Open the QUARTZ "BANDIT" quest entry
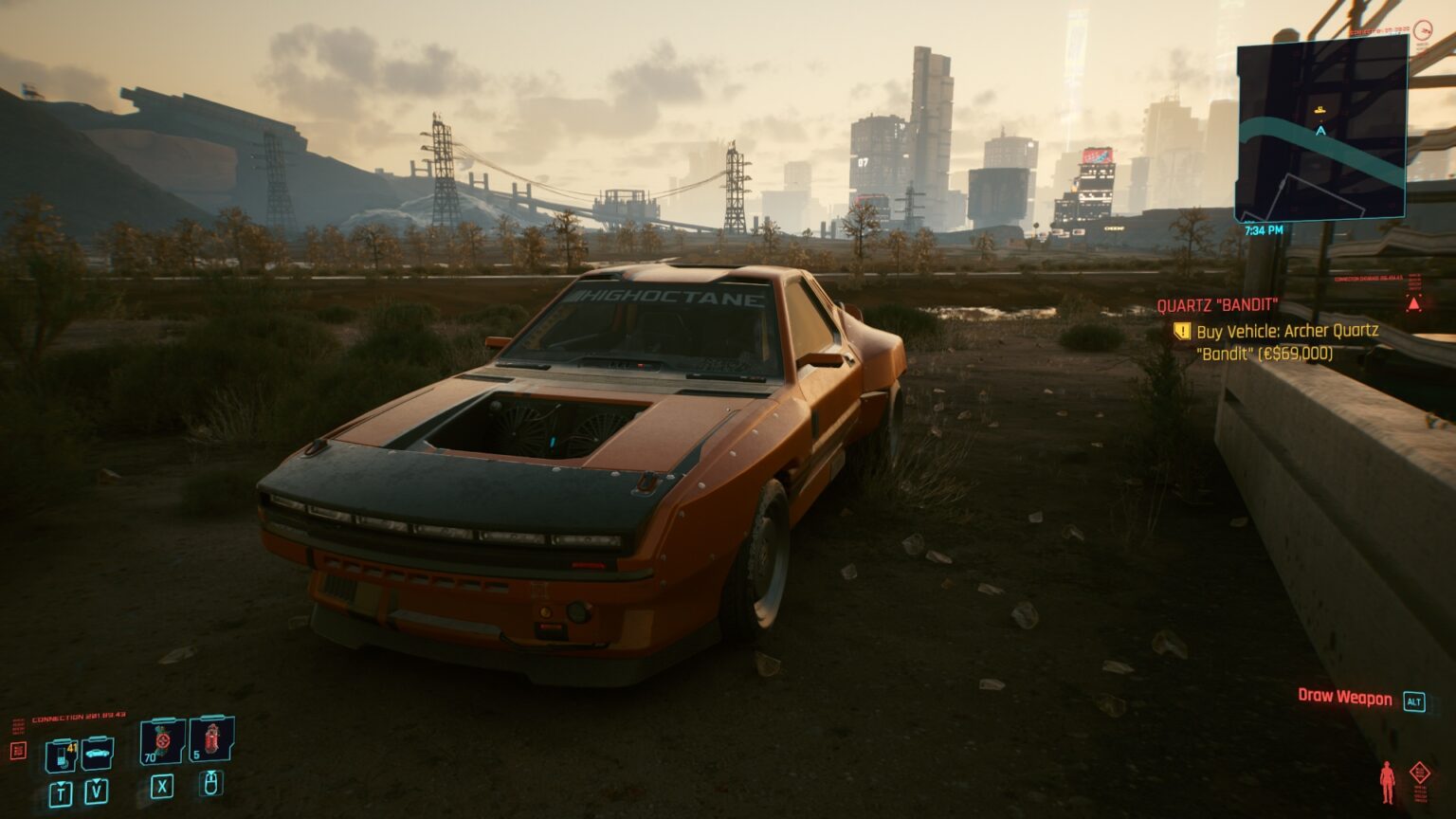The image size is (1456, 819). [1217, 306]
